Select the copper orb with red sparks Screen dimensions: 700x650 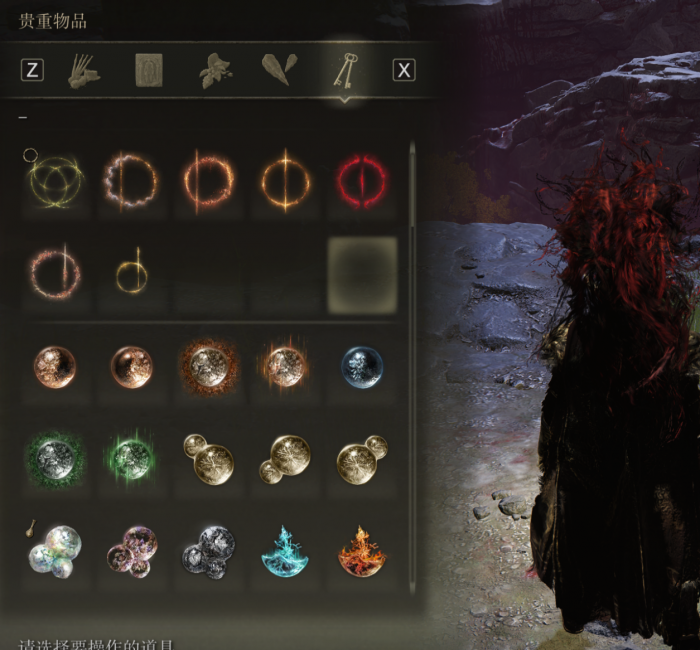pos(207,367)
